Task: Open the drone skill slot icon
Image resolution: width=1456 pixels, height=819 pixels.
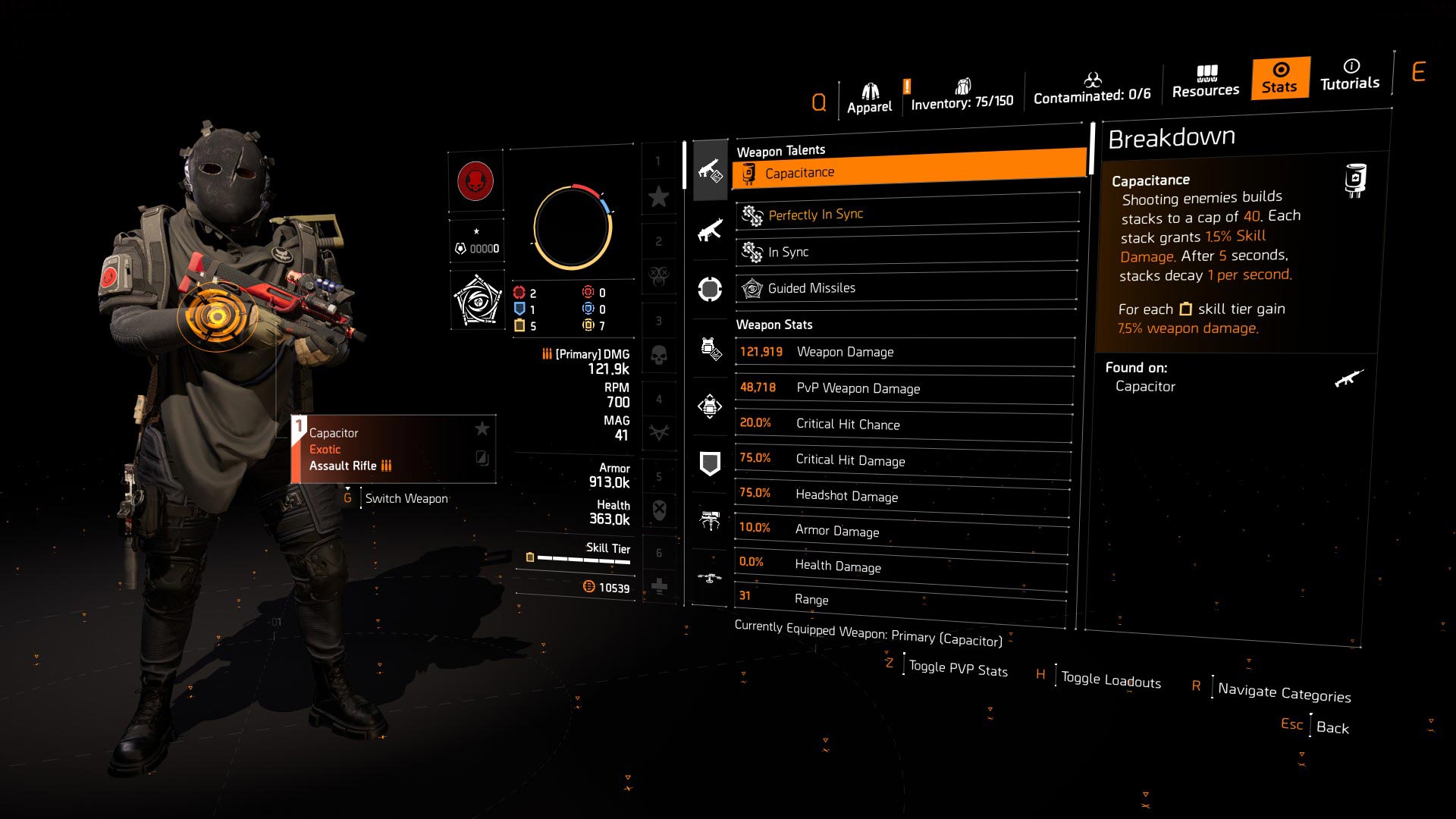Action: click(711, 576)
